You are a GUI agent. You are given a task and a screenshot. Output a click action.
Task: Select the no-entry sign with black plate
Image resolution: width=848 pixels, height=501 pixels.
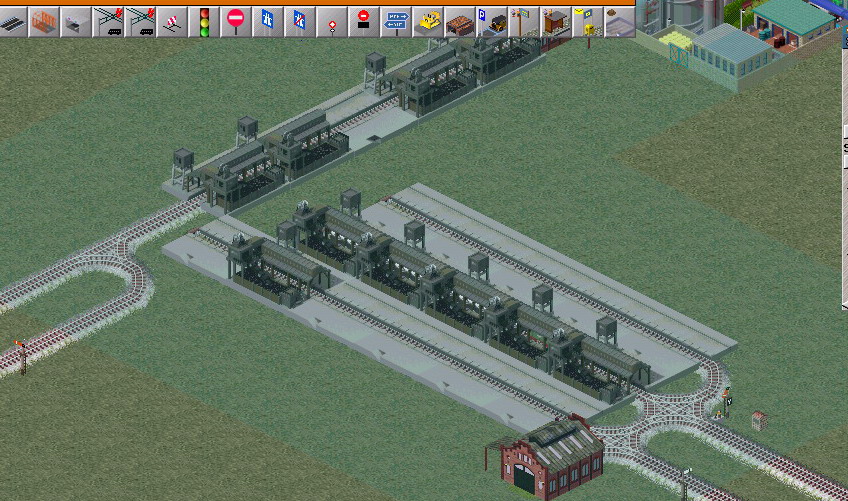point(363,22)
